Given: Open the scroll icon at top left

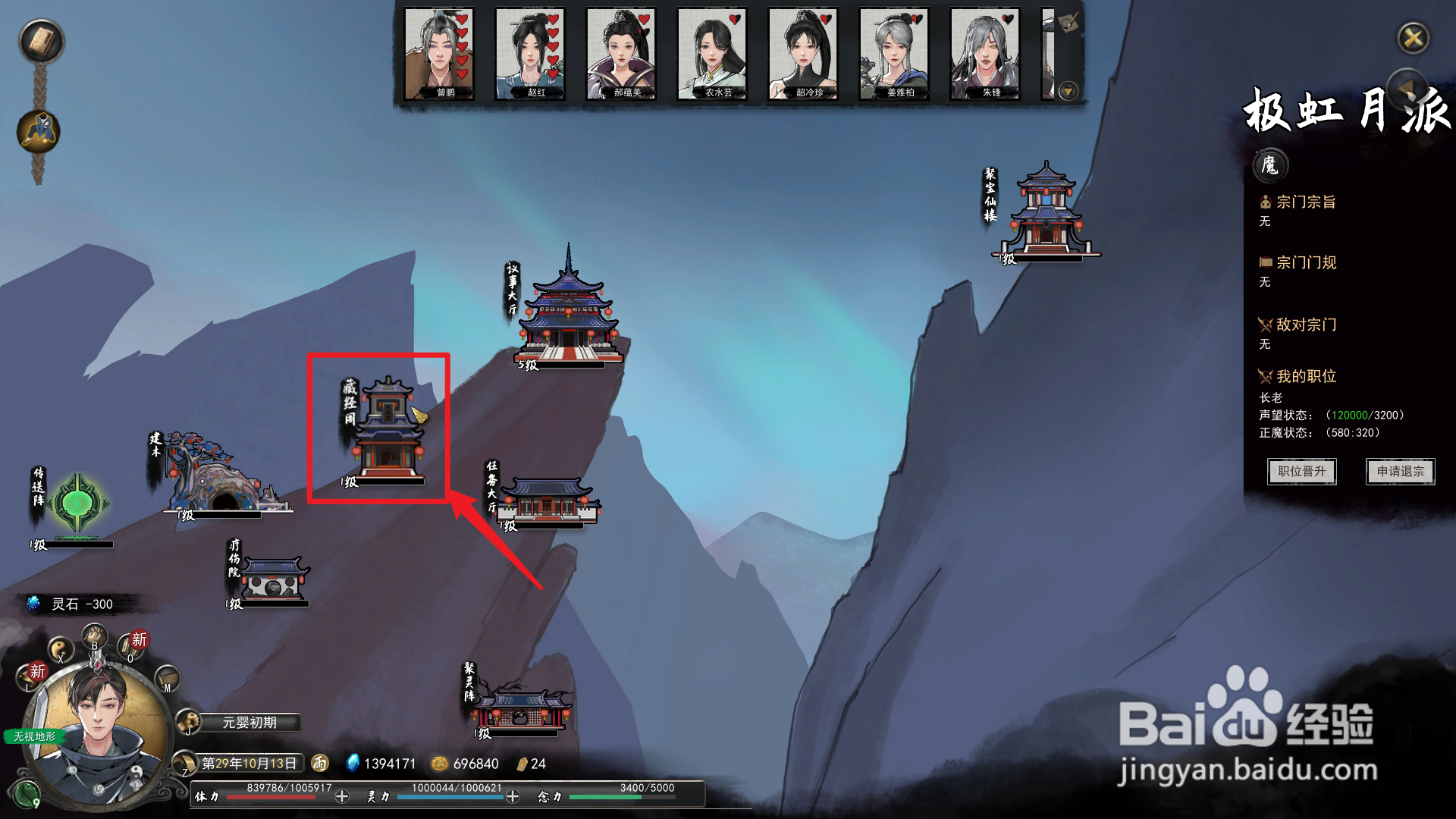Looking at the screenshot, I should point(41,41).
